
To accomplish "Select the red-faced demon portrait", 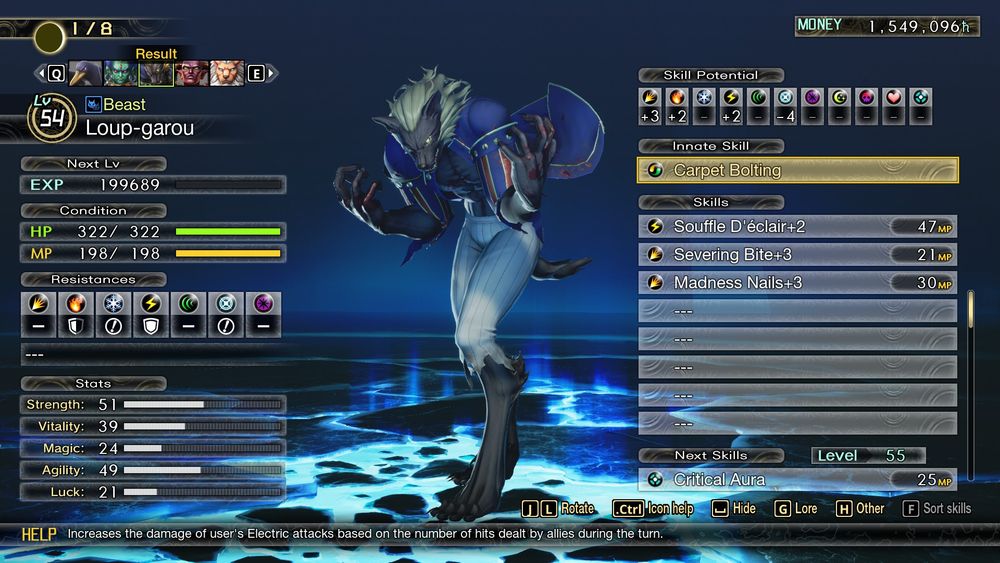I will (x=192, y=73).
